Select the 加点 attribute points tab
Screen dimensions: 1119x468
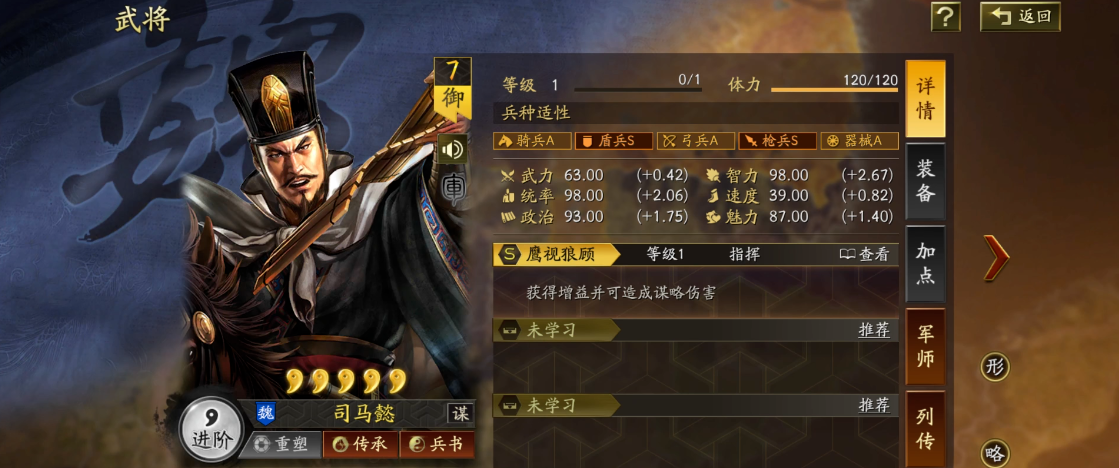[925, 263]
